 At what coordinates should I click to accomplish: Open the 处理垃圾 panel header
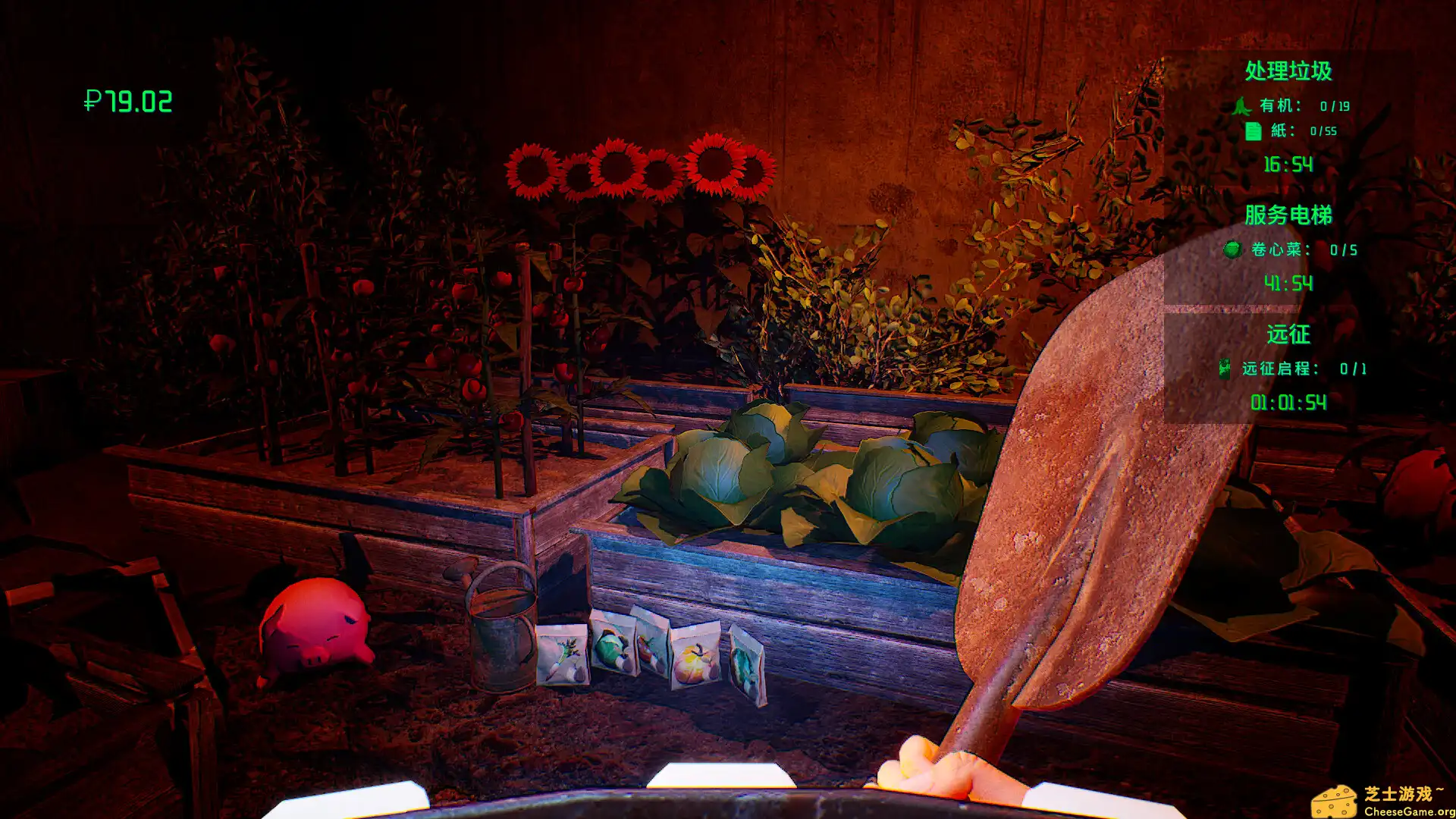(1289, 70)
